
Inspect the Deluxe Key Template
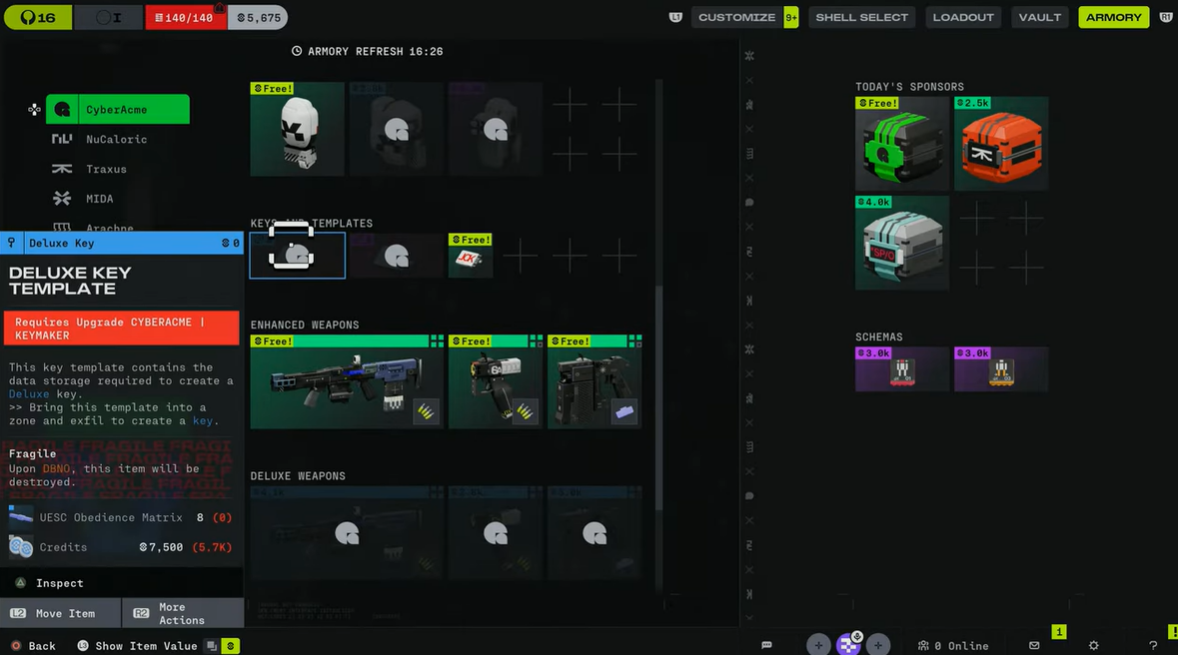[59, 583]
